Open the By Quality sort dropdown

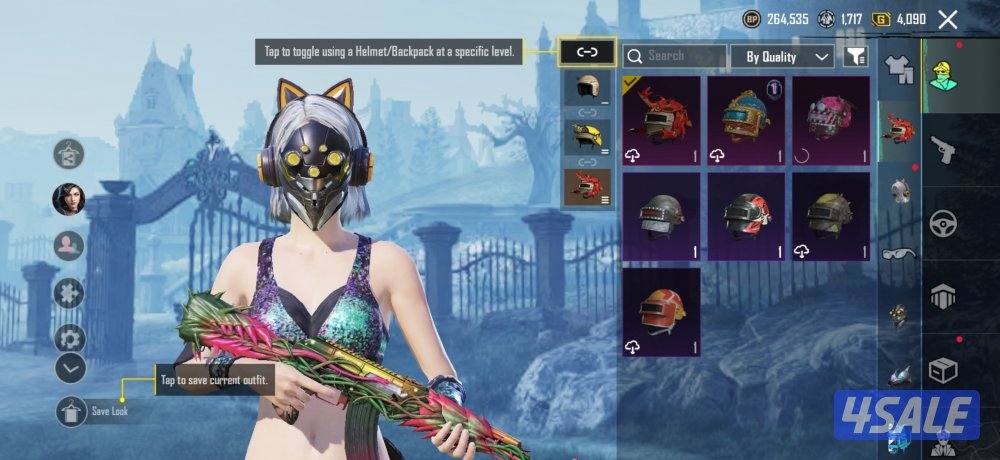[x=788, y=57]
